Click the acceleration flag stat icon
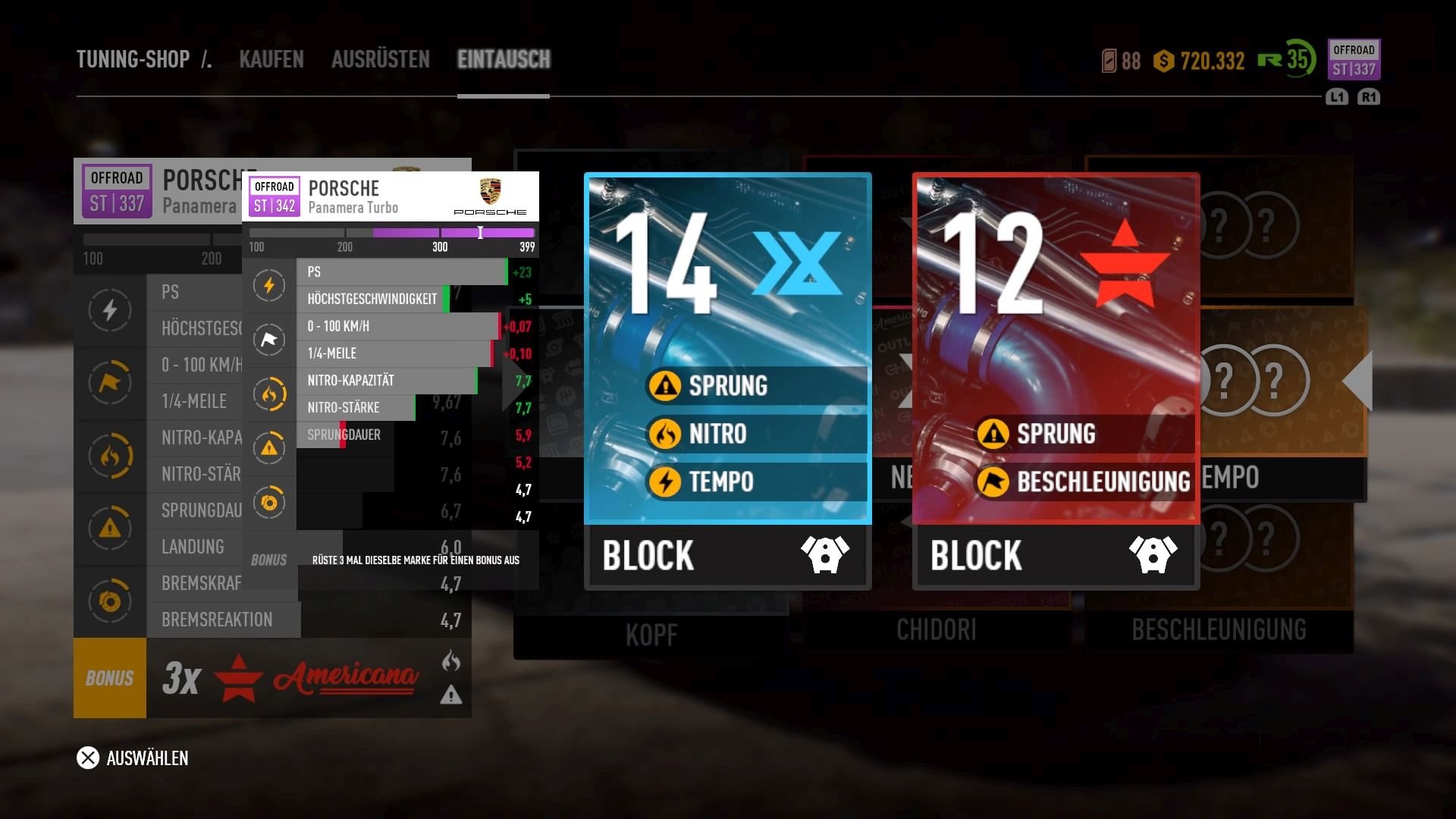 coord(111,383)
